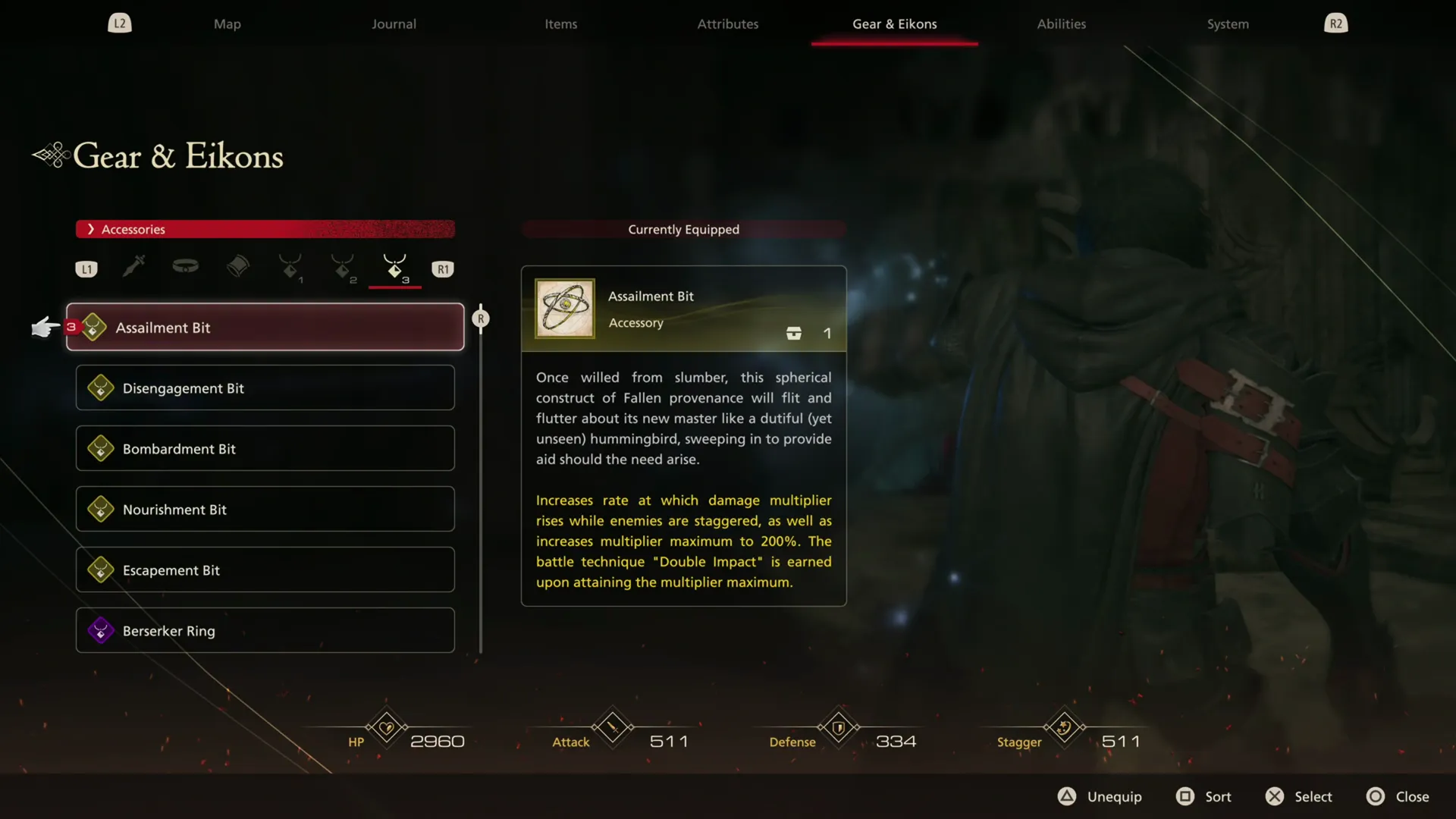Screen dimensions: 1456x819
Task: Open the belt gear category icon
Action: tap(185, 268)
